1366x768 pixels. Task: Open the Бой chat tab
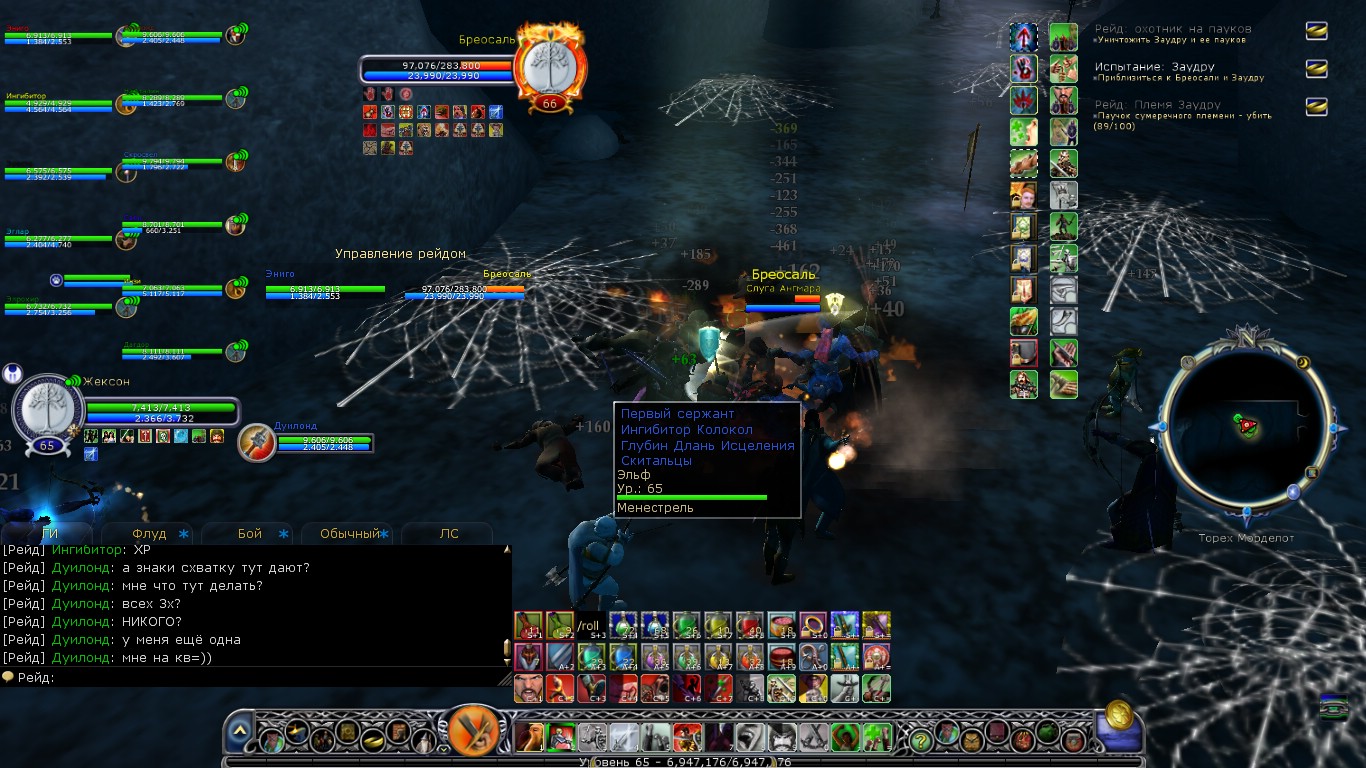250,534
